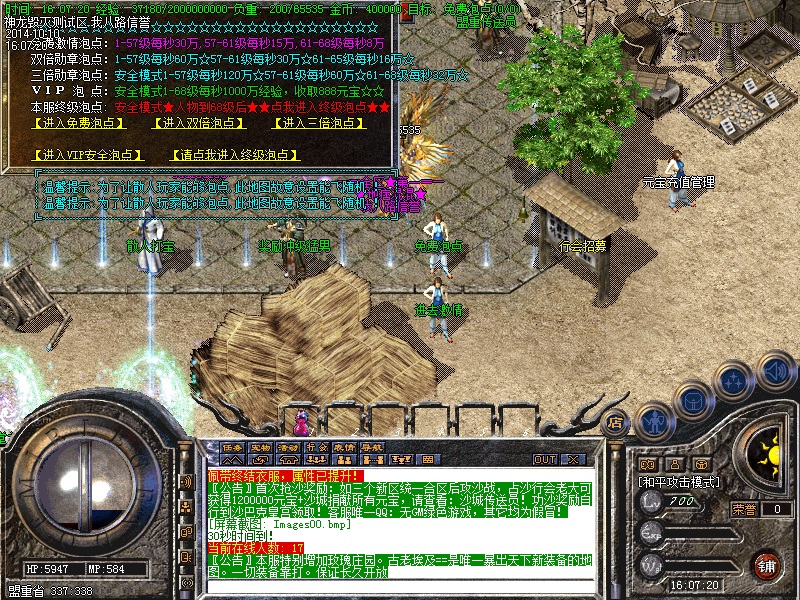Choose the 进入免费泡点 dialogue link
Screen dimensions: 800x600
[75, 123]
